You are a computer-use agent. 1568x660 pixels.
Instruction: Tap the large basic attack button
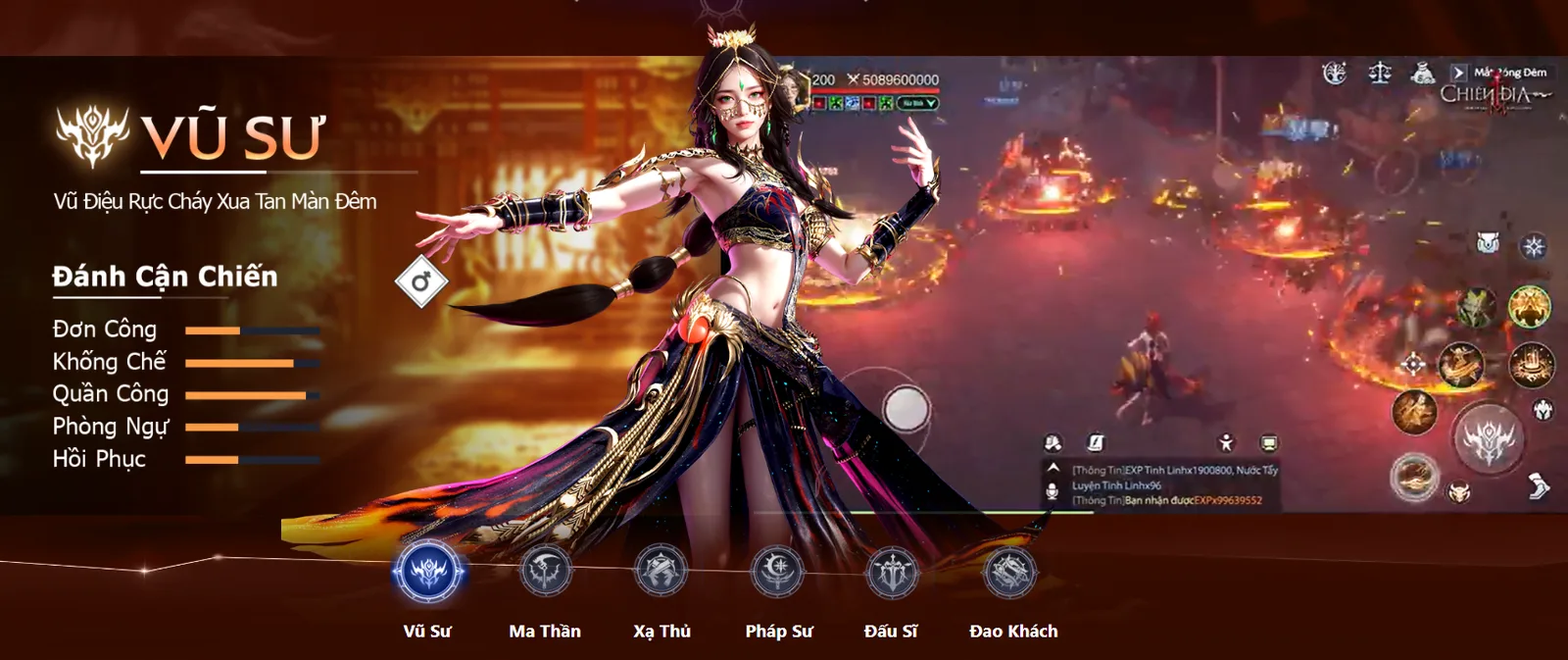(1488, 439)
